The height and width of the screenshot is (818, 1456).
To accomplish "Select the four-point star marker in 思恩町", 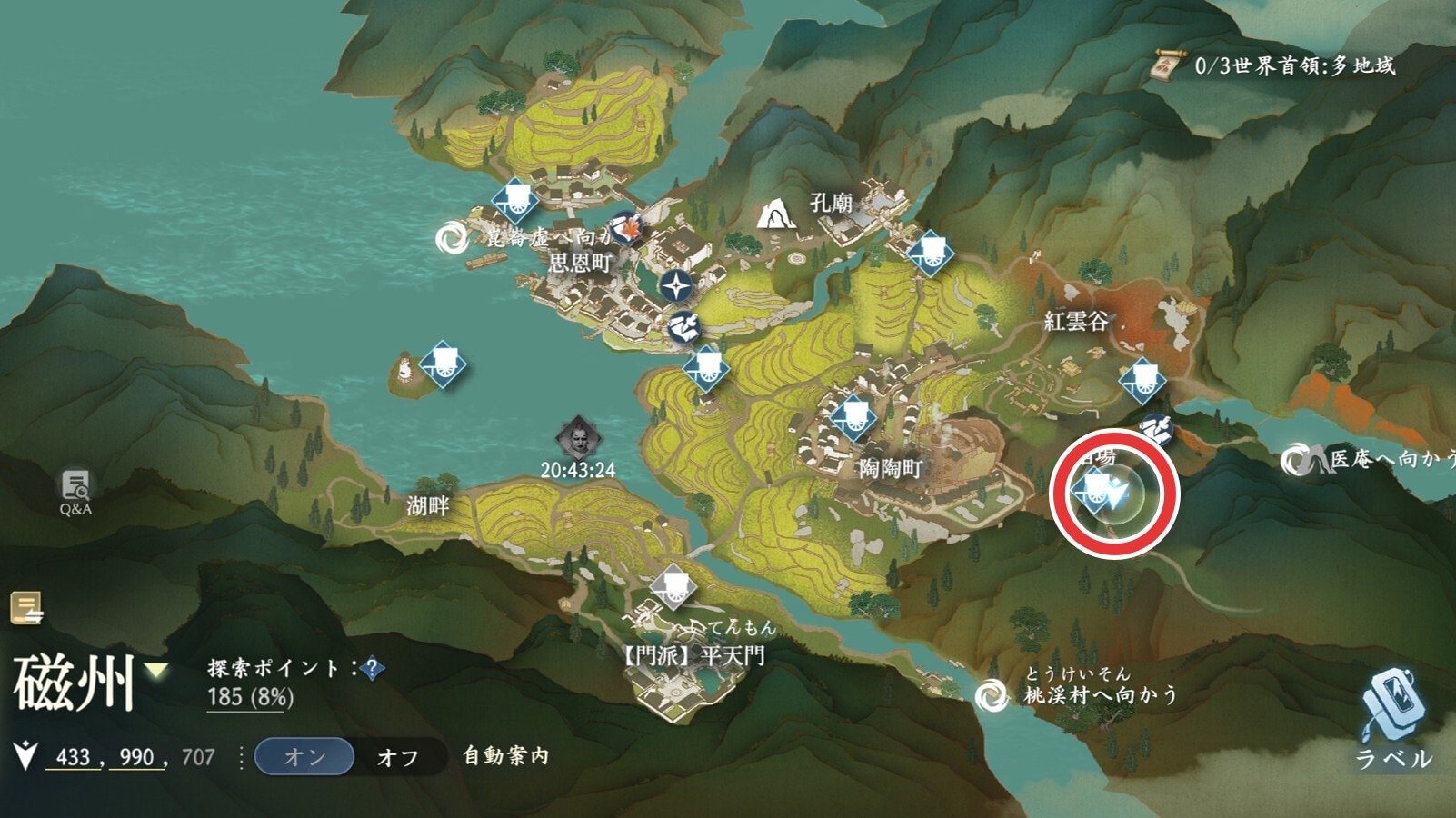I will [676, 287].
